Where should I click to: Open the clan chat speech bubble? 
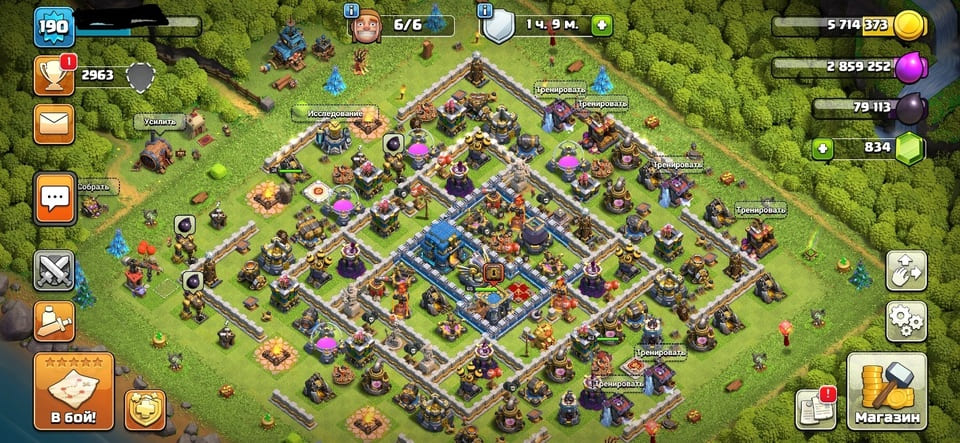point(54,197)
